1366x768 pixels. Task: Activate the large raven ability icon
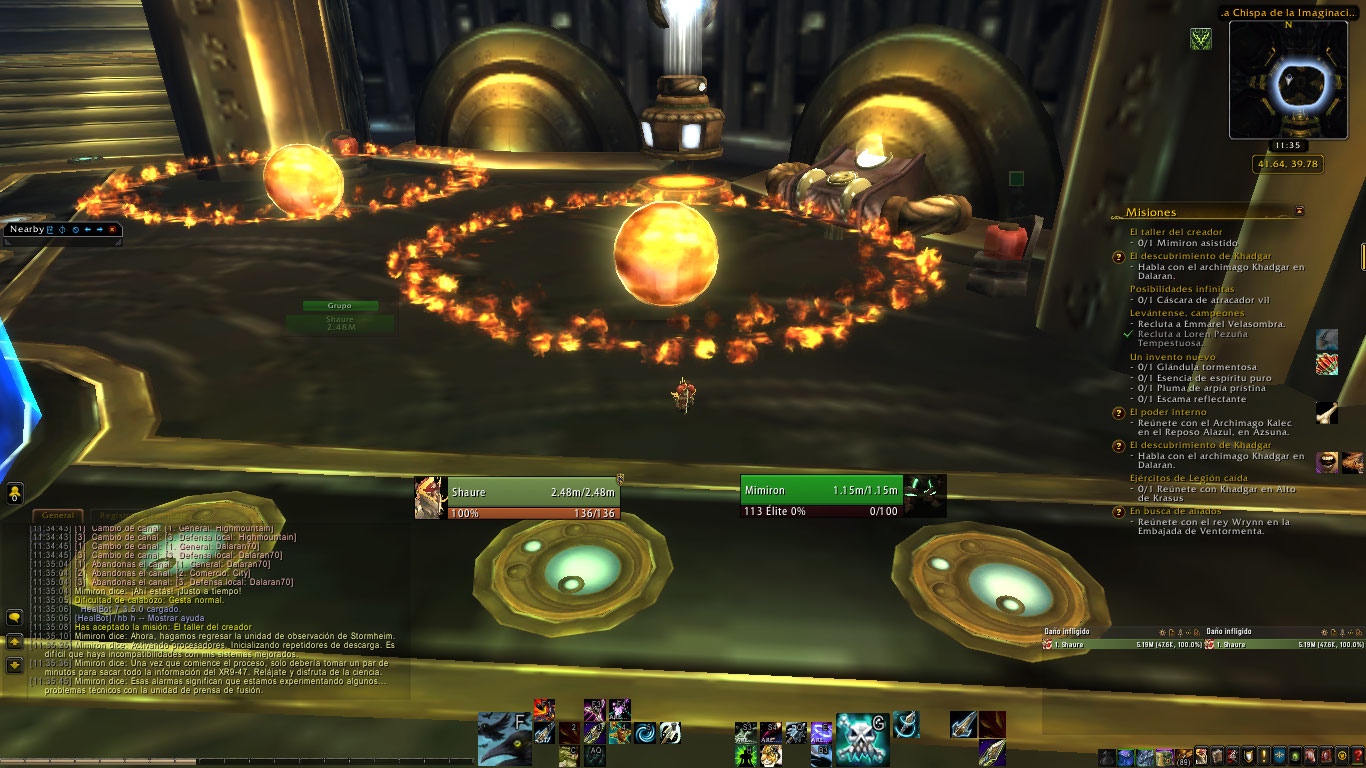pos(504,738)
